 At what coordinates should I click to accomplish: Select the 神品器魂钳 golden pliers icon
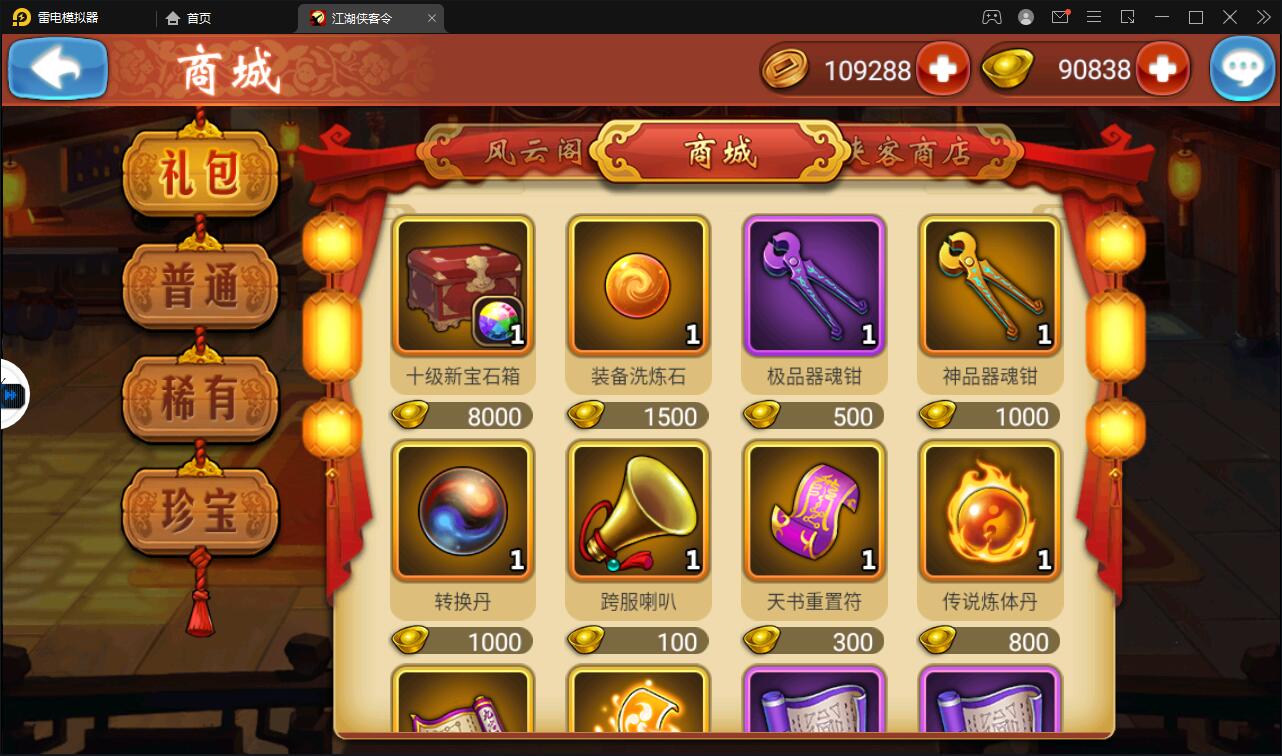tap(989, 285)
